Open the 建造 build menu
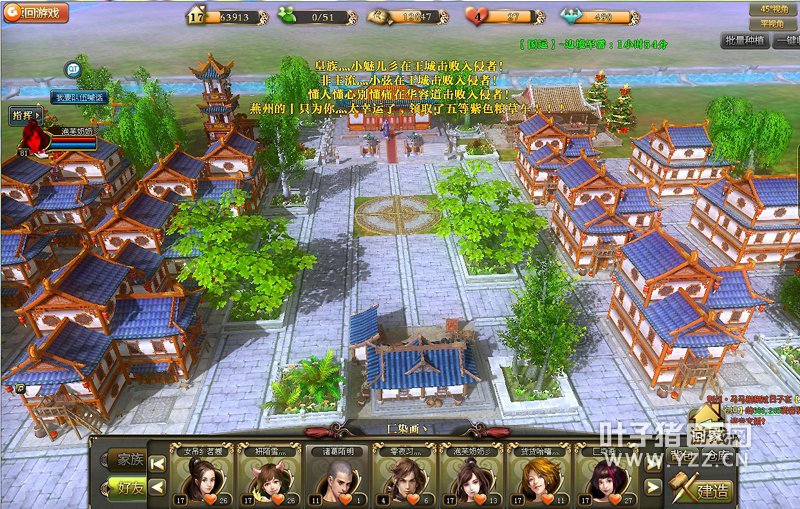The height and width of the screenshot is (509, 800). tap(704, 490)
